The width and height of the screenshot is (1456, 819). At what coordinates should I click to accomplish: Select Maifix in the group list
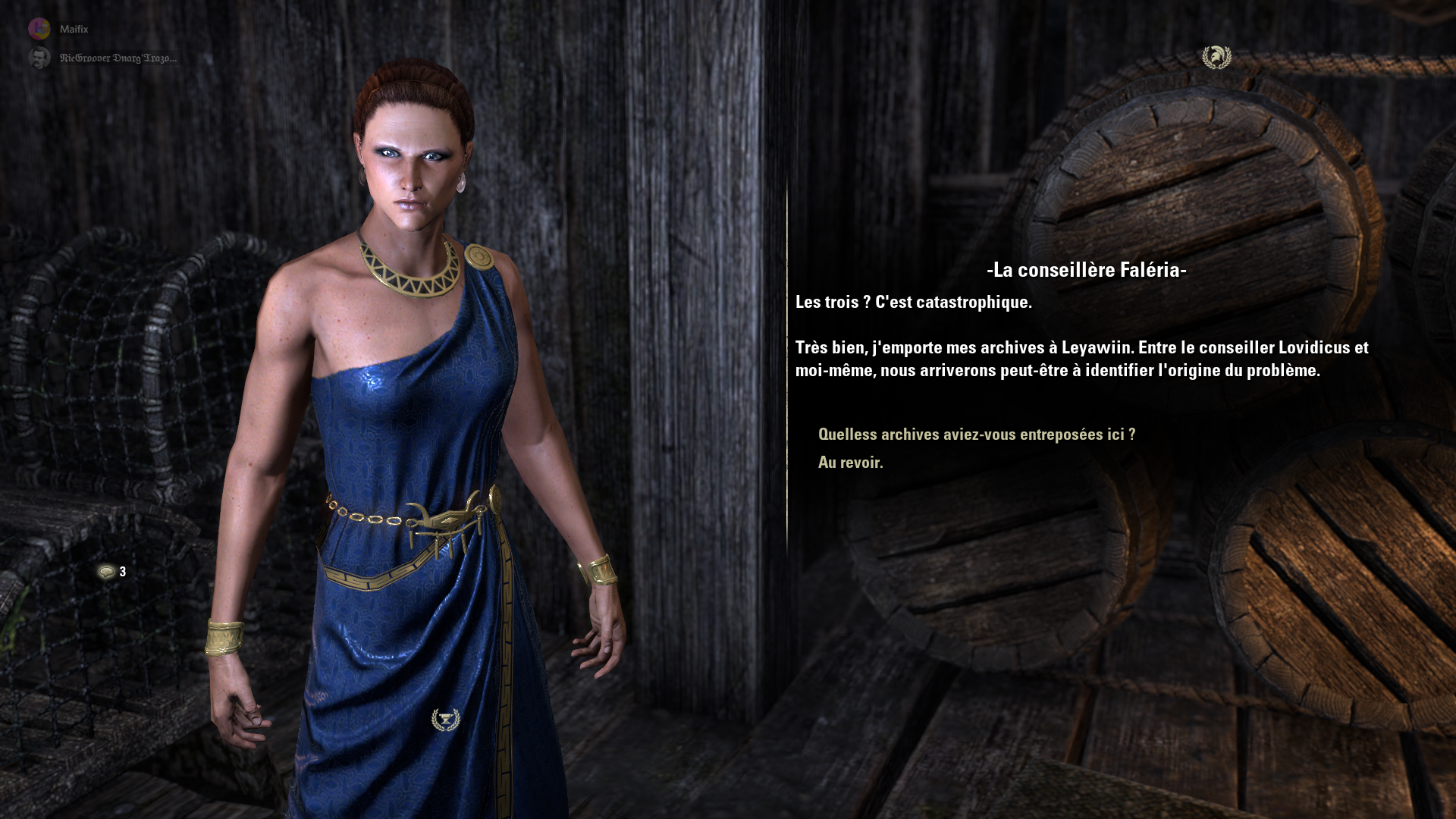pos(74,29)
